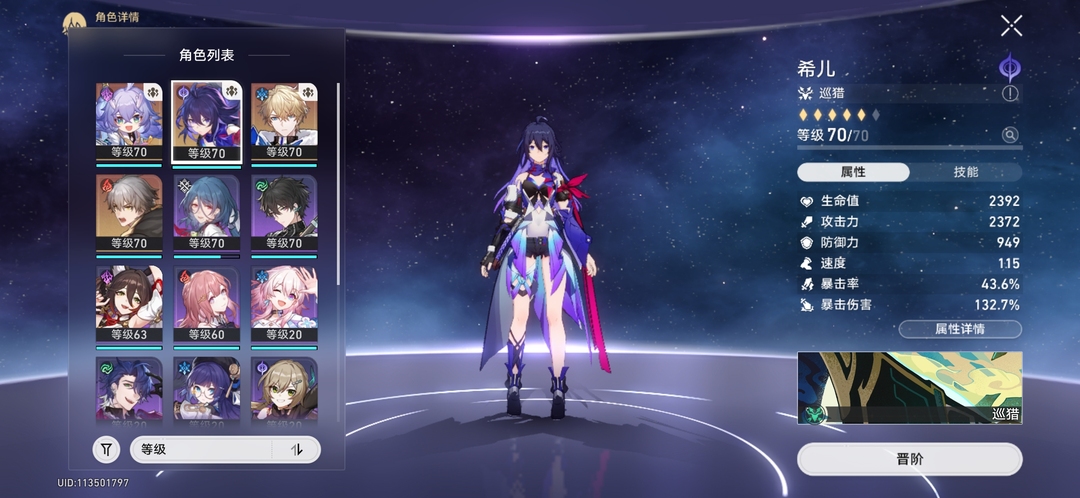Viewport: 1080px width, 498px height.
Task: Open the character list filter funnel
Action: pos(107,450)
